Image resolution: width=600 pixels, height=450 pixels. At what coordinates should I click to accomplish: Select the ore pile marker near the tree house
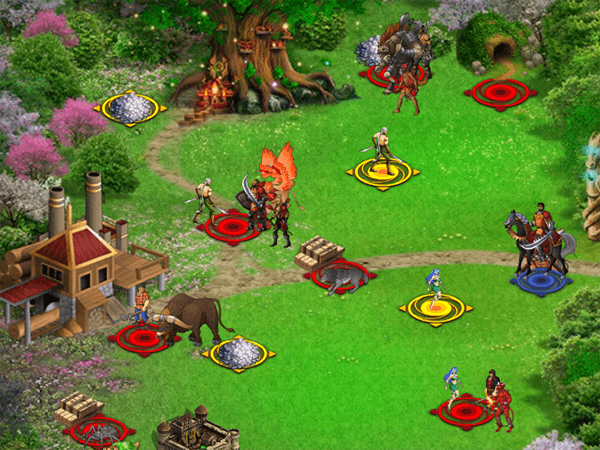[130, 107]
